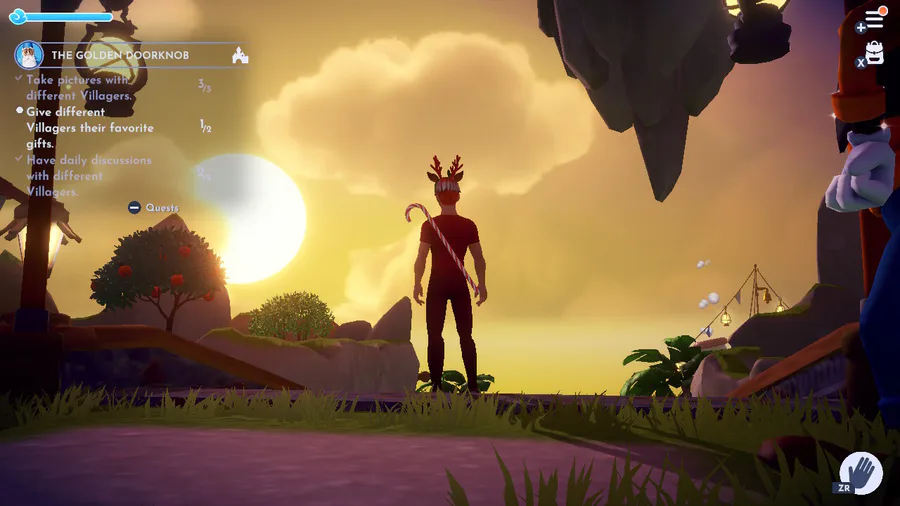Select the favorite gifts objective
This screenshot has width=900, height=506.
click(90, 128)
